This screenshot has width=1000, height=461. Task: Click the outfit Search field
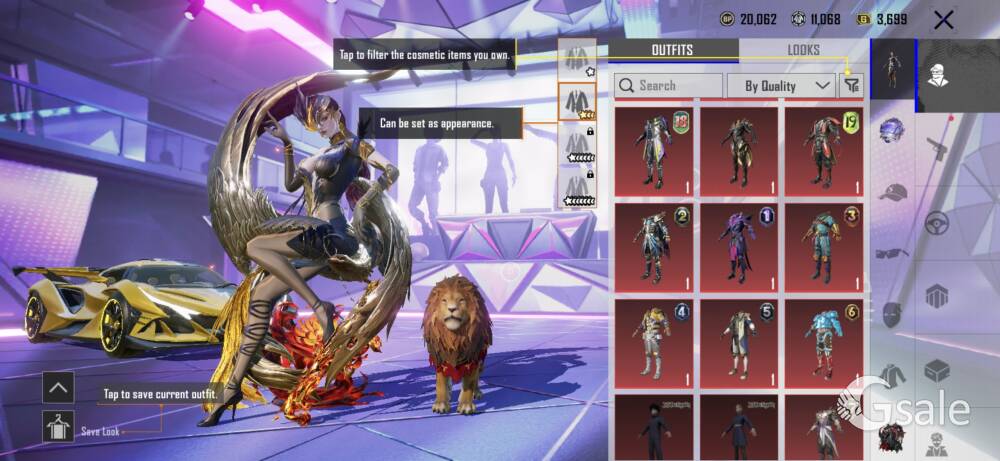tap(668, 86)
